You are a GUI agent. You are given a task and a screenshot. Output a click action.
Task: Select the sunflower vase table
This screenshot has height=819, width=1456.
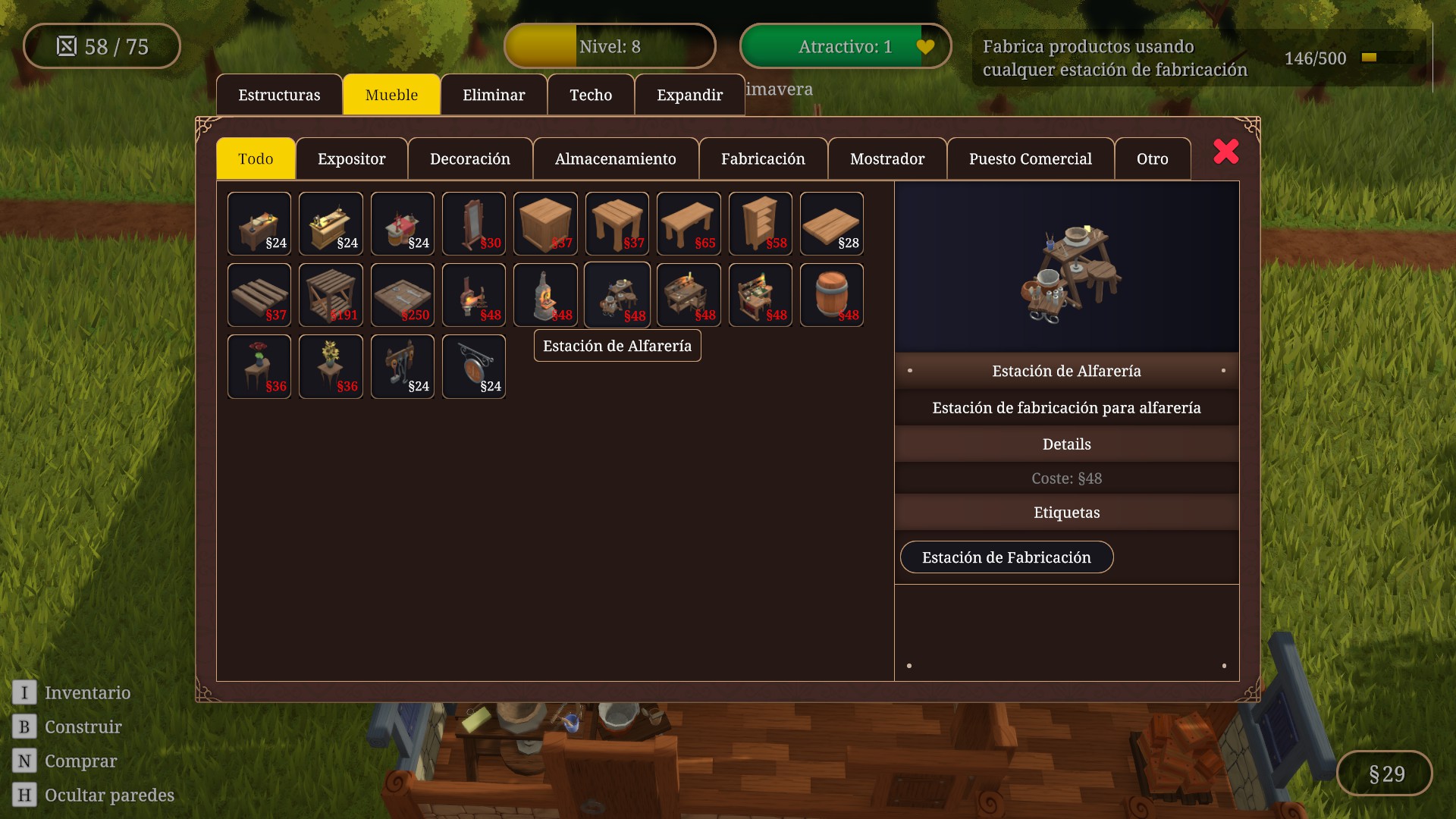pos(331,366)
